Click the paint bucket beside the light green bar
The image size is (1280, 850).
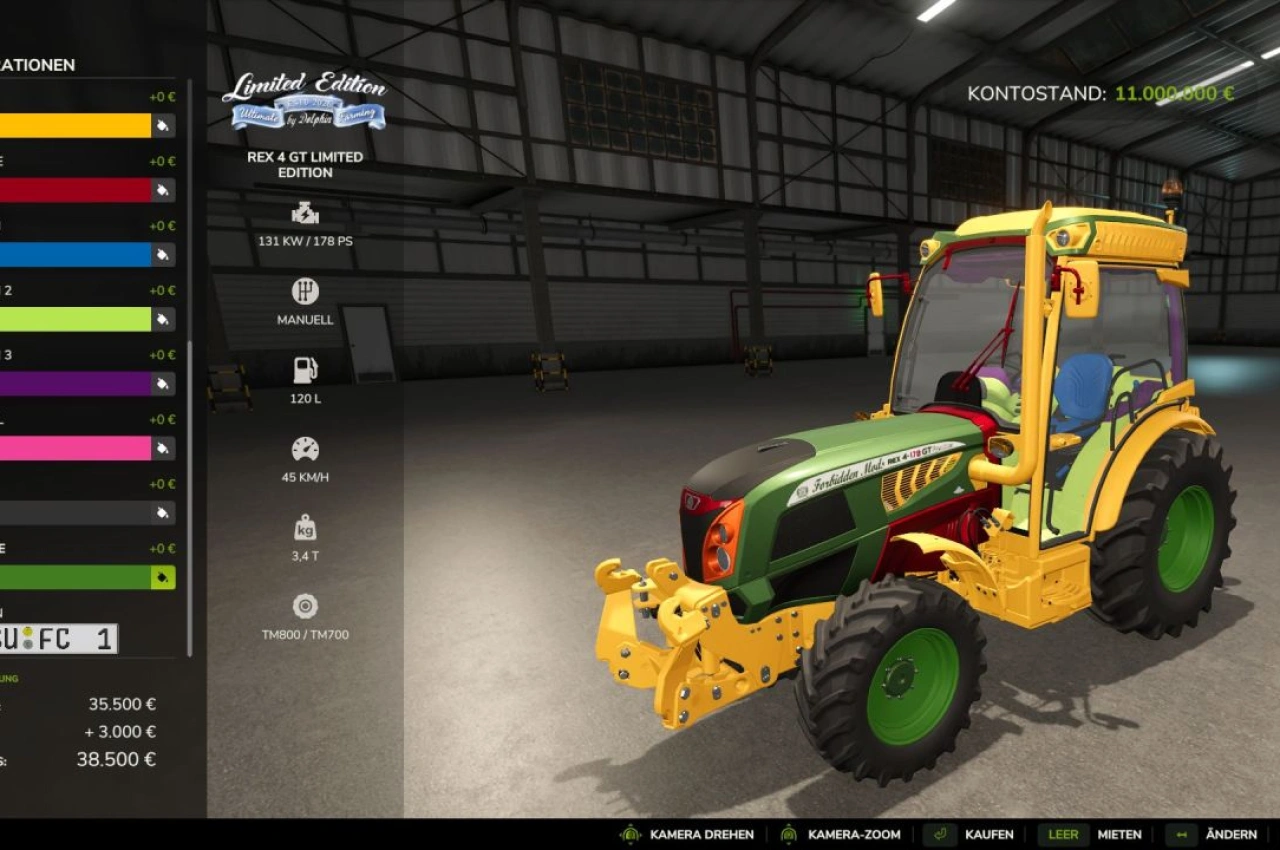tap(160, 319)
